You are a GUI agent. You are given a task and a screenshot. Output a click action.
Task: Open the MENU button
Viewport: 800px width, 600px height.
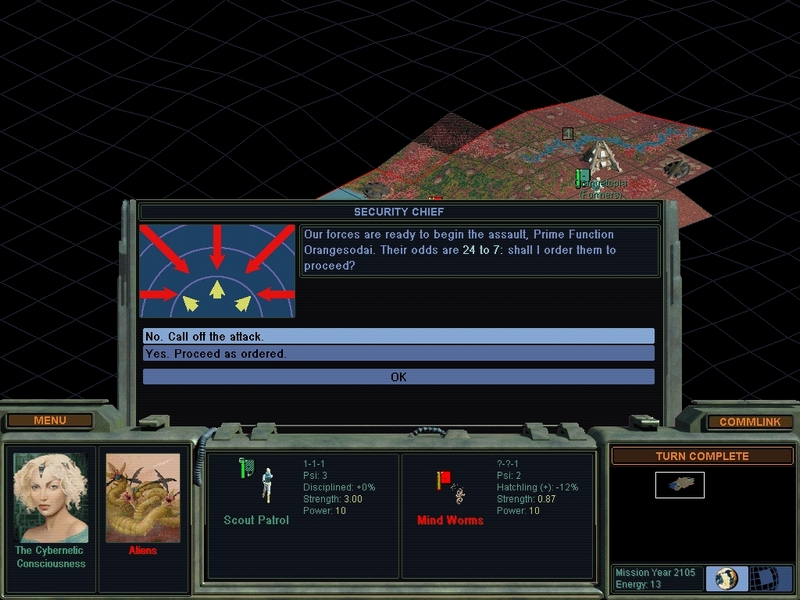click(50, 421)
